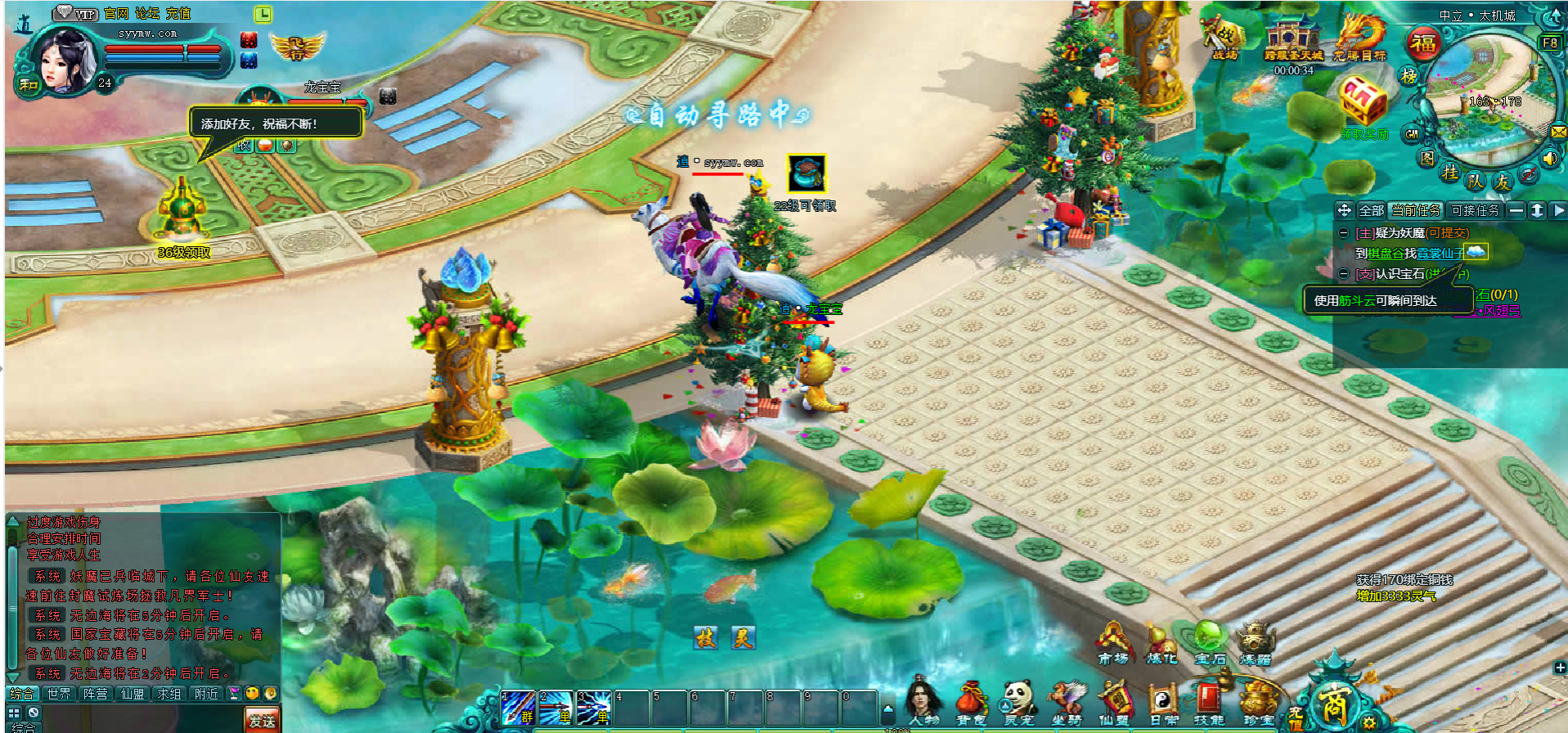
Task: Open the 战场 battlefield icon
Action: click(1224, 38)
